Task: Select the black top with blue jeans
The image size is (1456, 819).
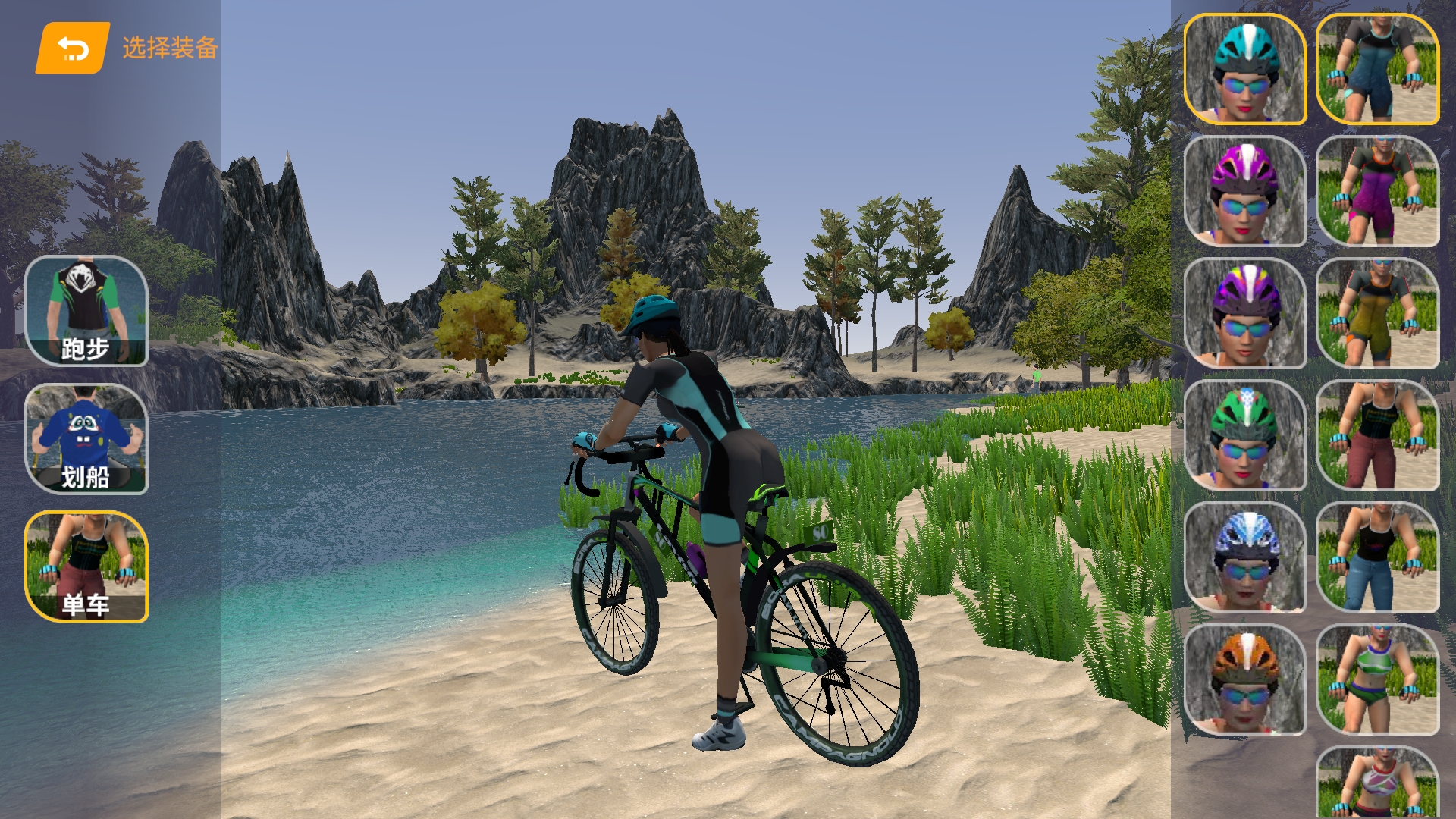Action: (1377, 557)
